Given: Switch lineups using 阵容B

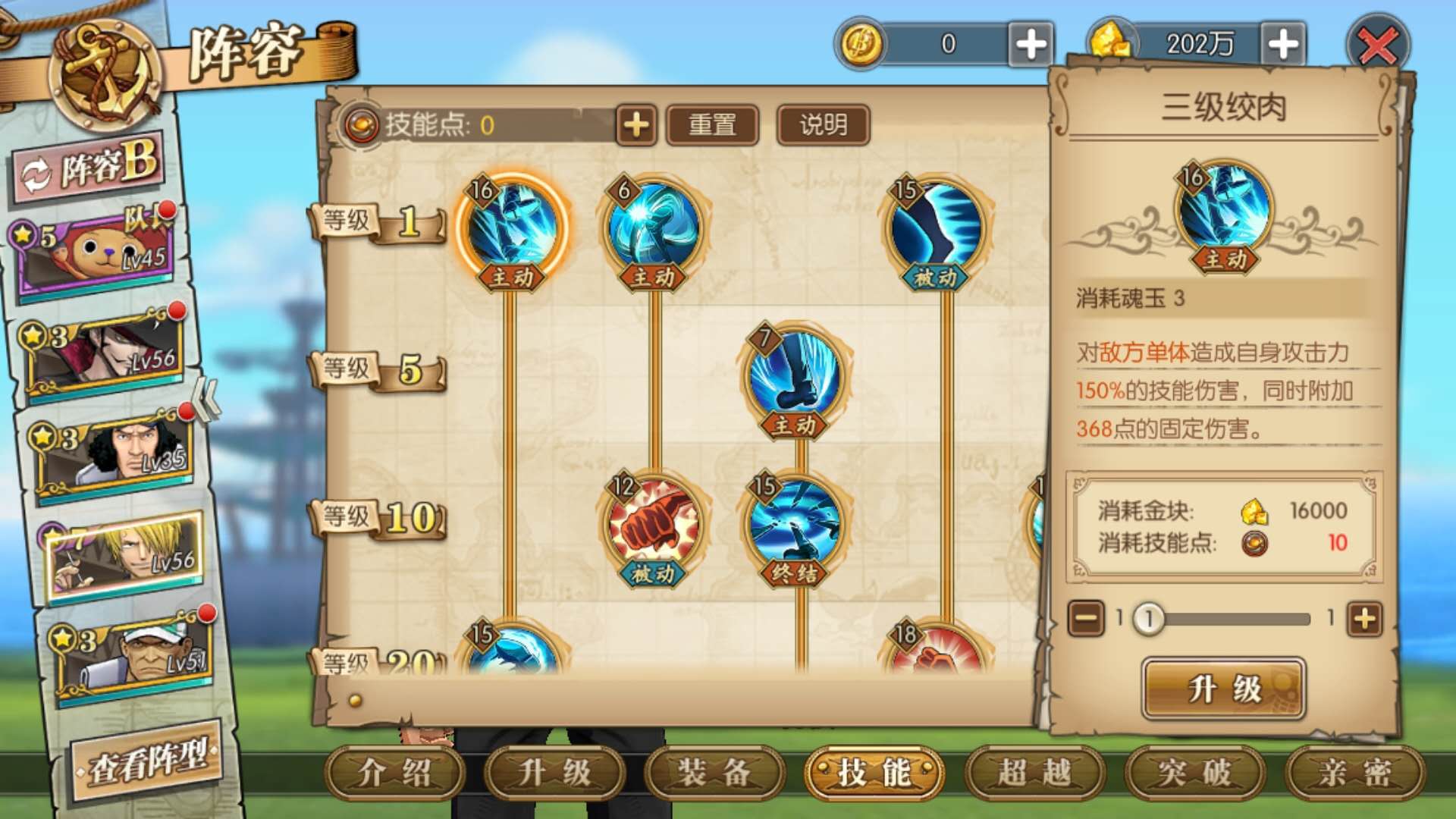Looking at the screenshot, I should click(86, 168).
